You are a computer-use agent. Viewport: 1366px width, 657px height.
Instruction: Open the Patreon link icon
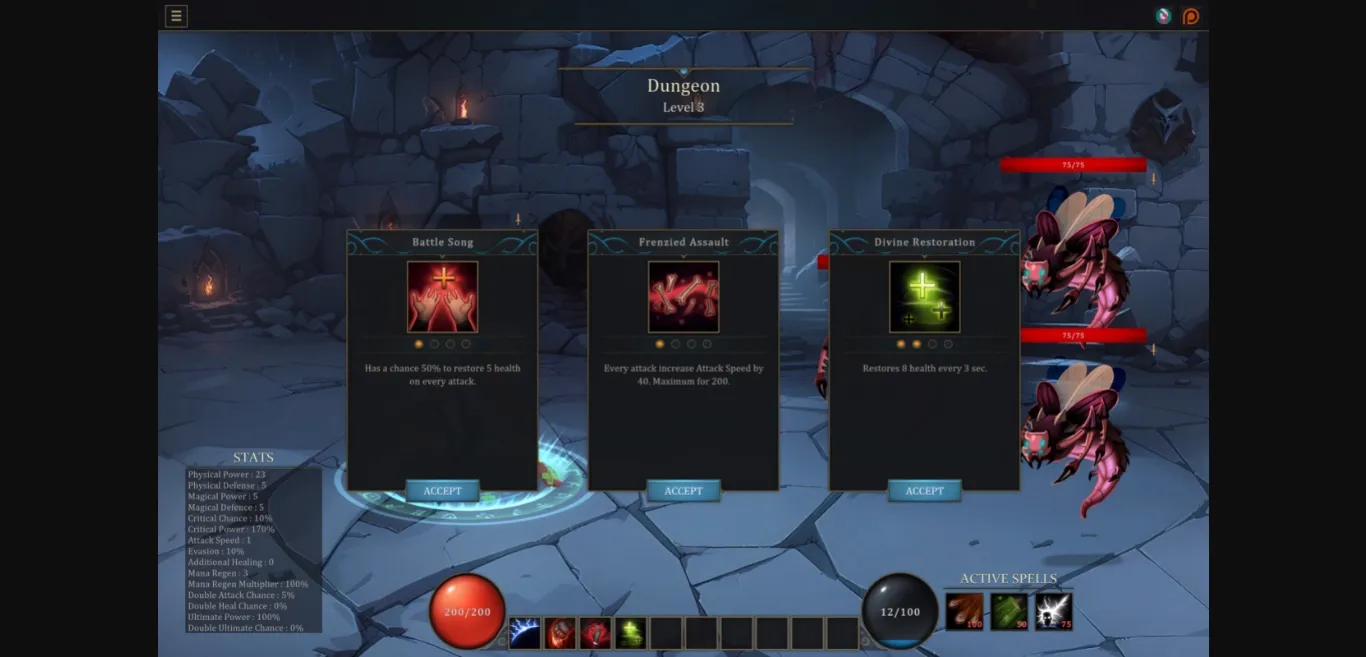[1190, 16]
